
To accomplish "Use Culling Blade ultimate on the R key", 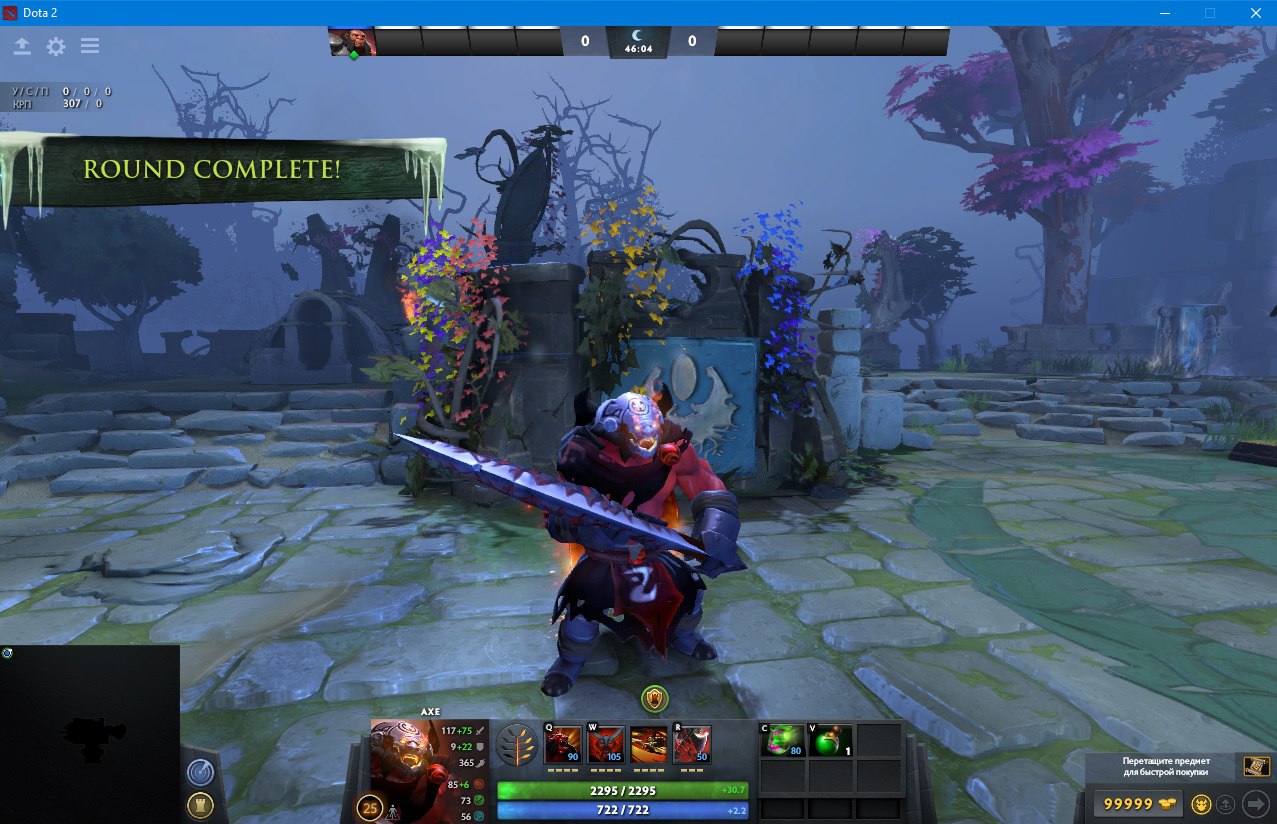I will click(692, 745).
